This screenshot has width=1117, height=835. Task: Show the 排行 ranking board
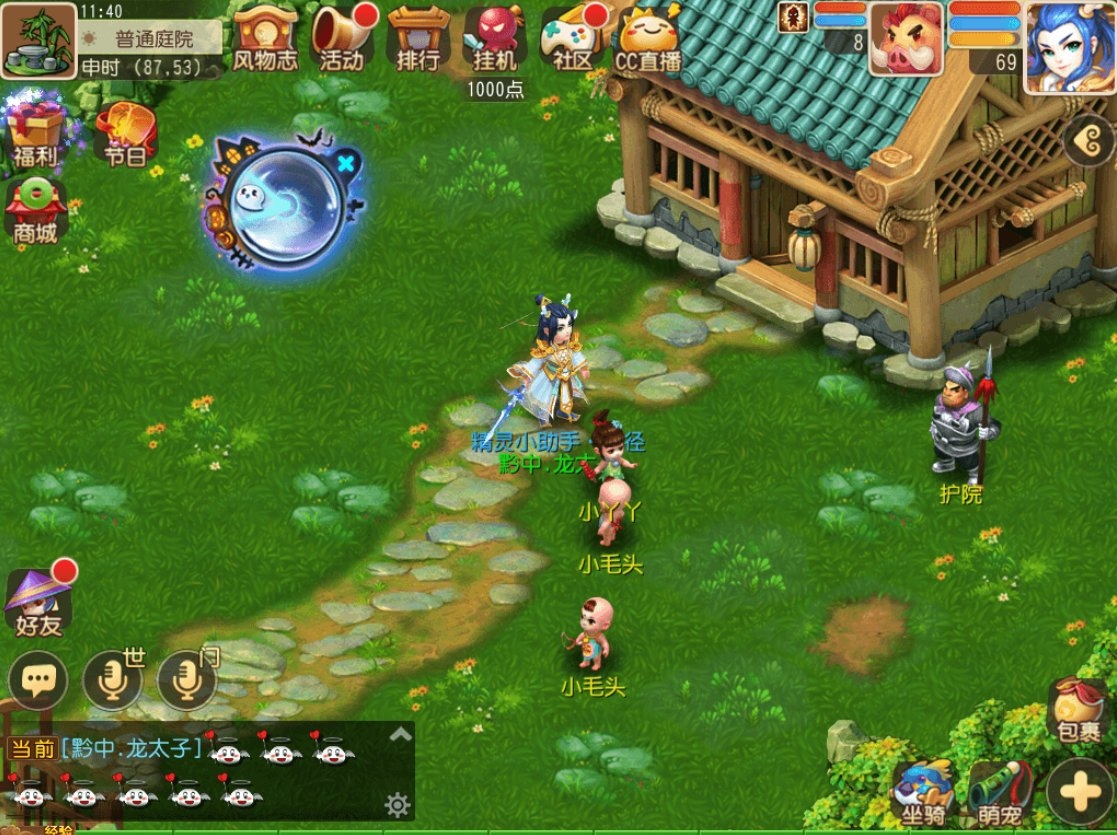click(418, 38)
